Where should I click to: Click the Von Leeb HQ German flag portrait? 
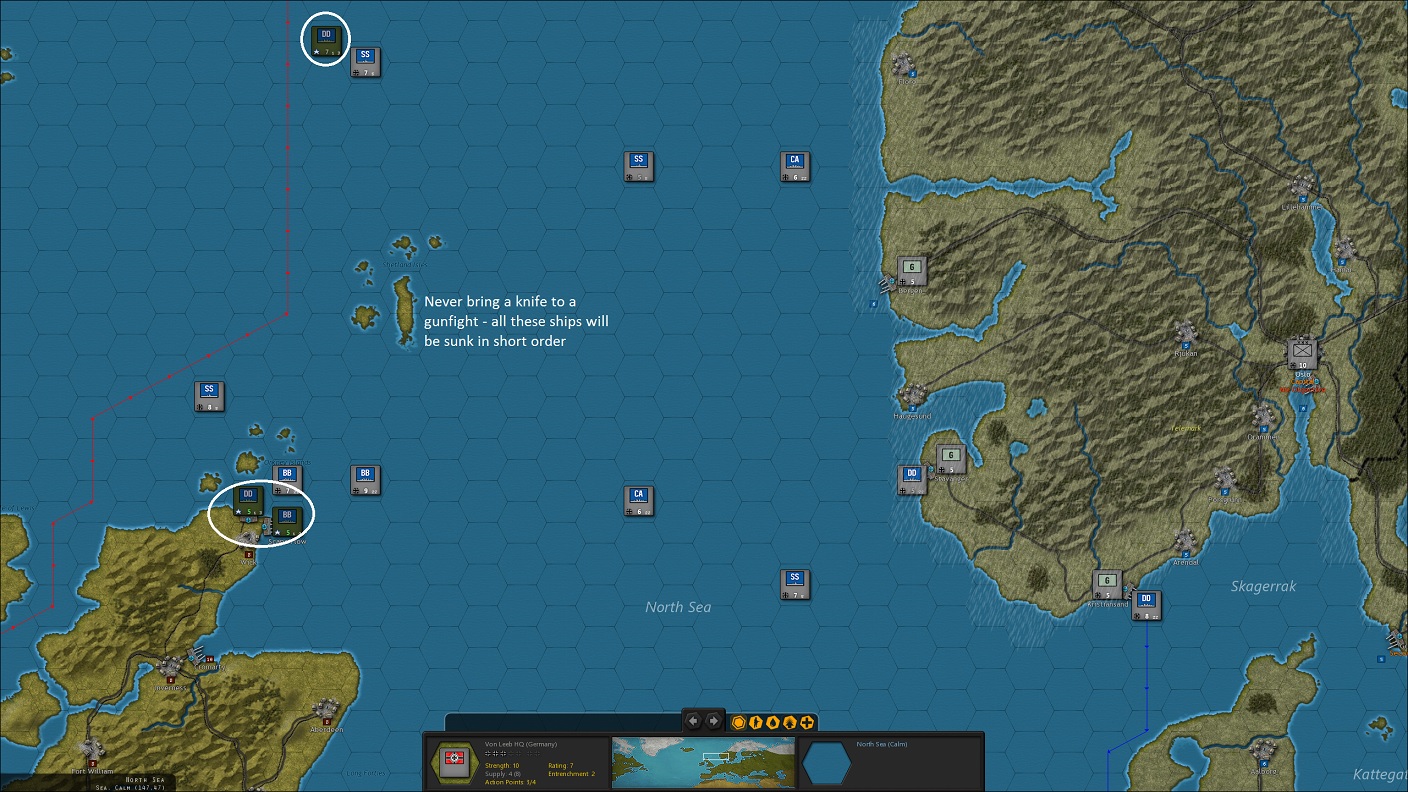coord(456,762)
